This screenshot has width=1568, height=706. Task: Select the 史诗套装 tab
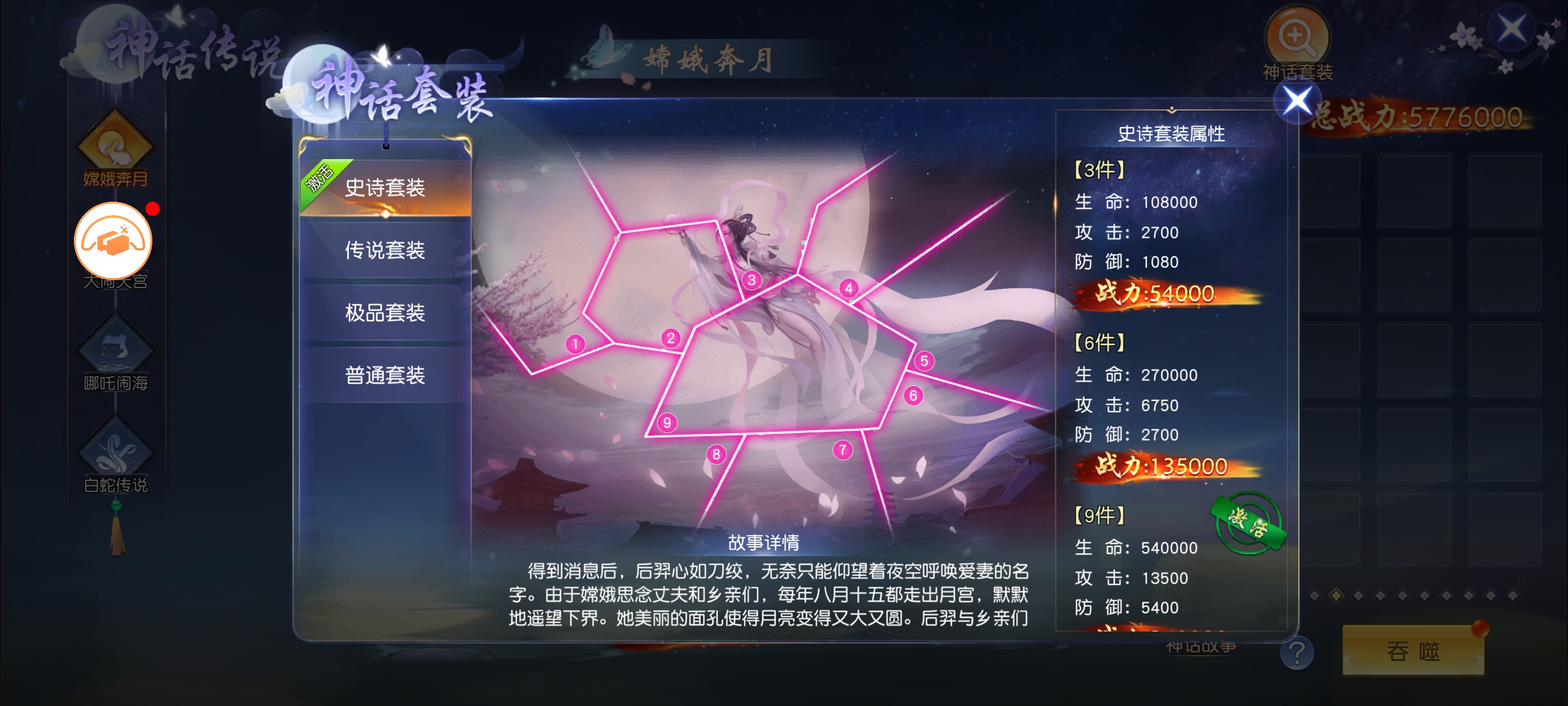pos(385,188)
